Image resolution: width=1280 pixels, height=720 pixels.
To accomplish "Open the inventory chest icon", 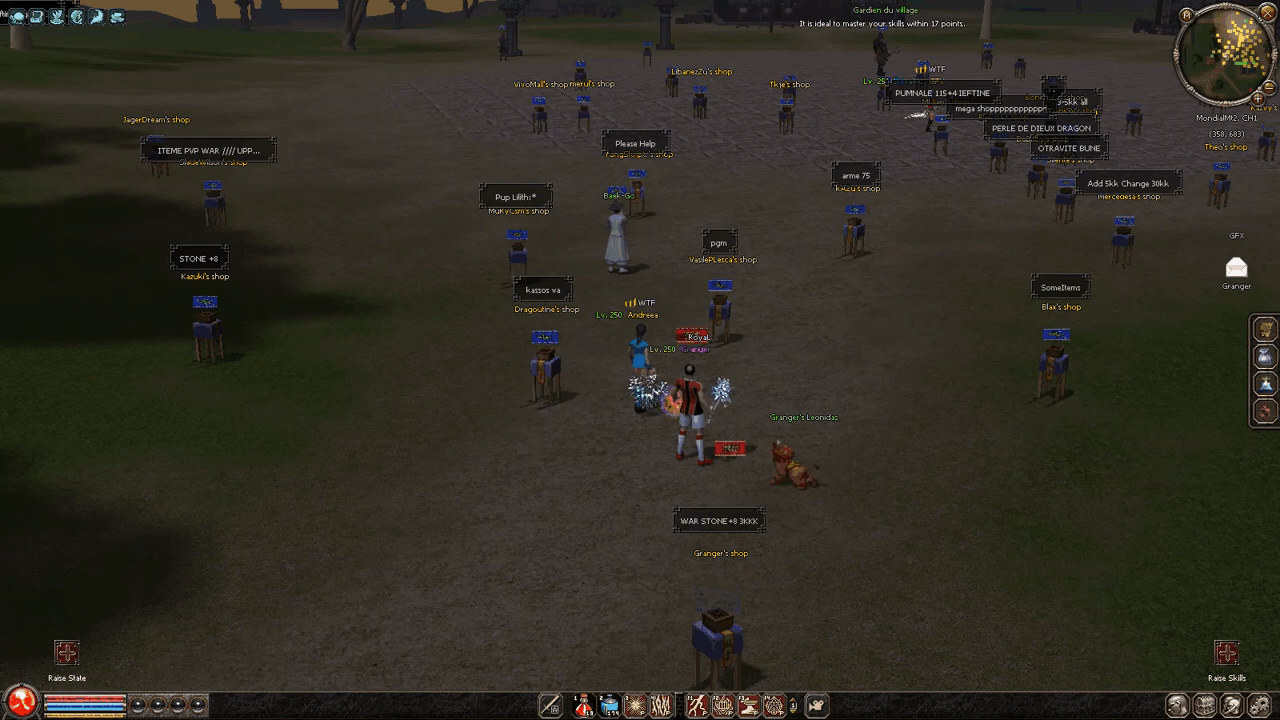I will (x=1205, y=706).
